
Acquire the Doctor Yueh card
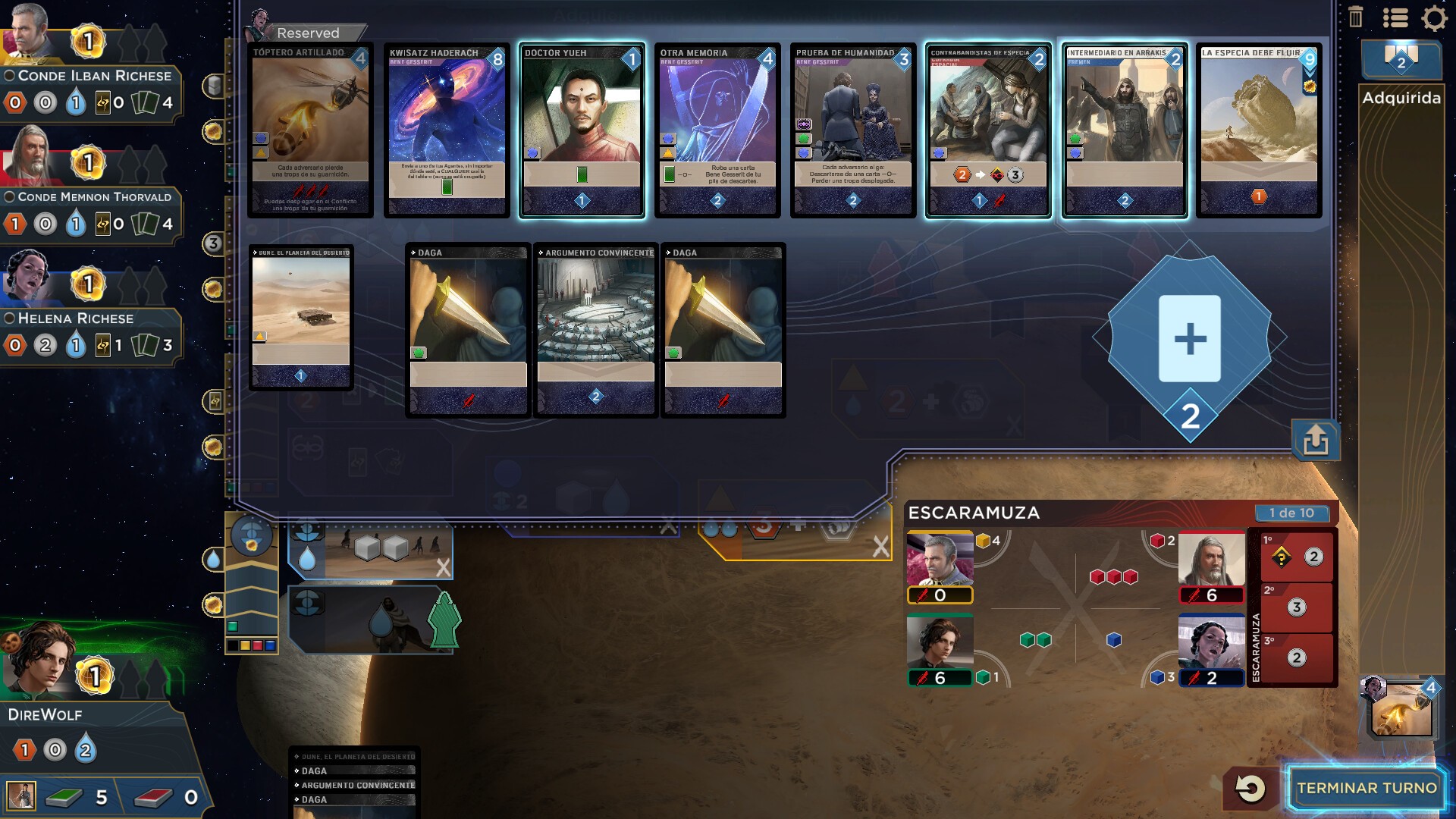(x=582, y=130)
